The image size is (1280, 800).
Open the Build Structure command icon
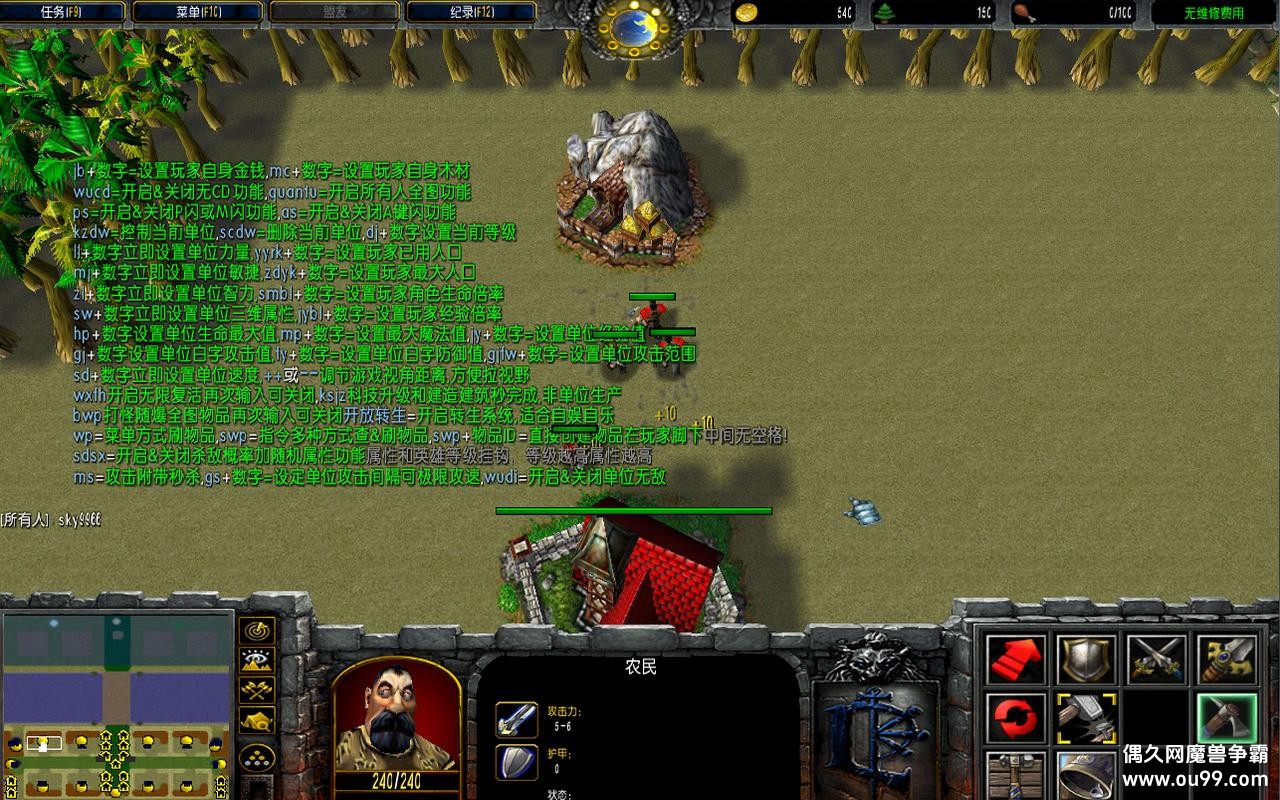click(x=1014, y=778)
